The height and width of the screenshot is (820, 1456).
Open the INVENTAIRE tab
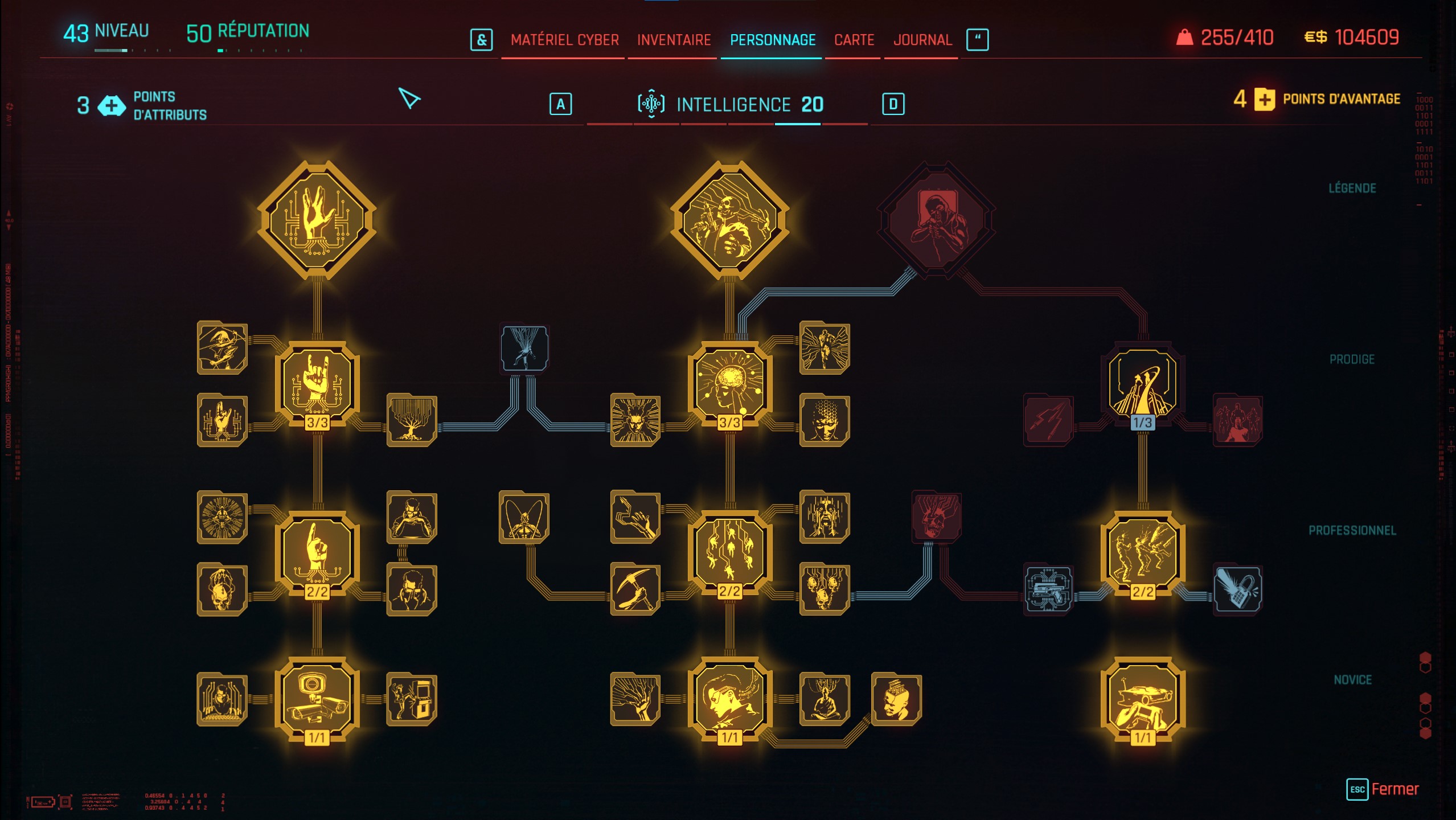coord(674,40)
